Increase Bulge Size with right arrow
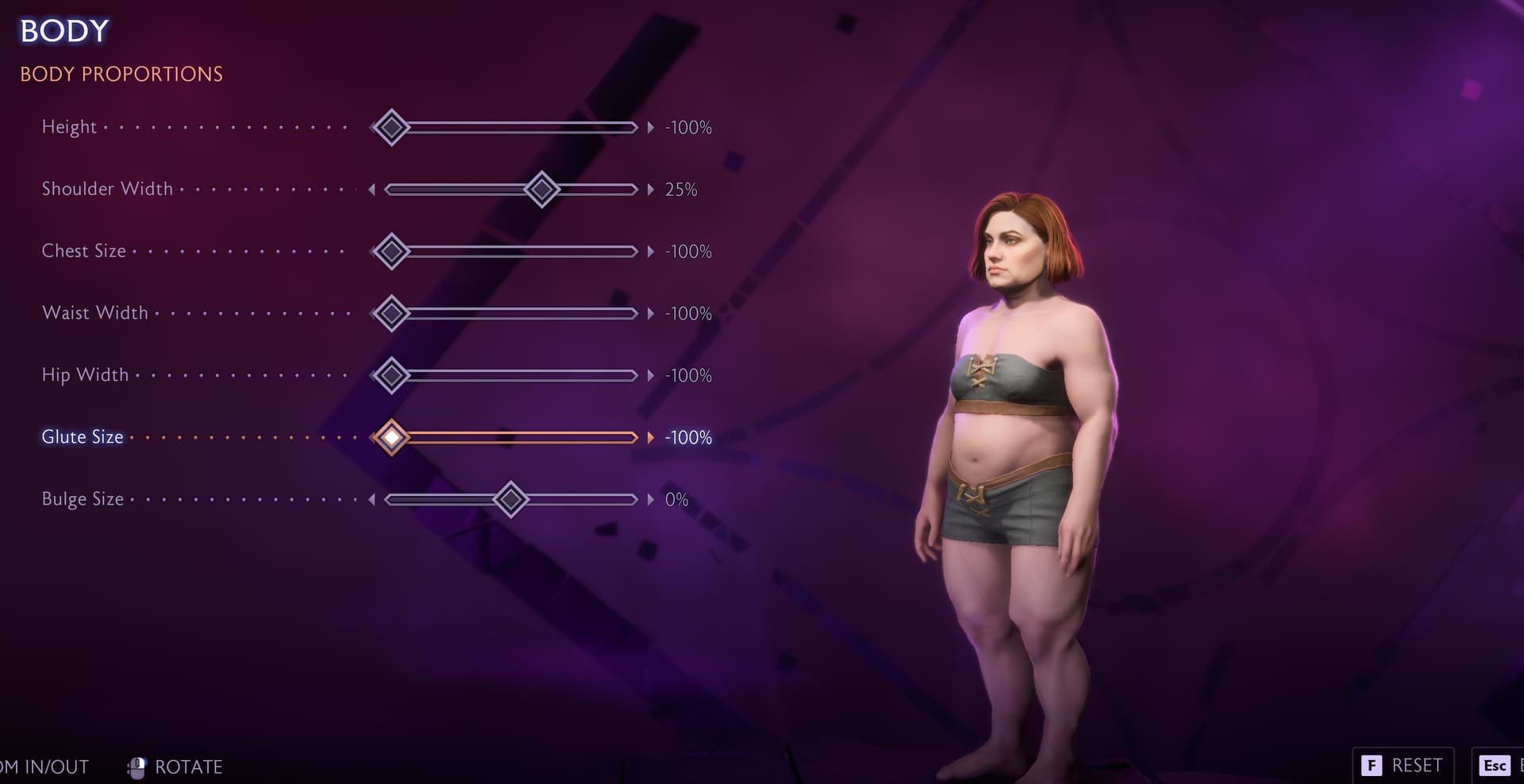Image resolution: width=1524 pixels, height=784 pixels. (651, 499)
